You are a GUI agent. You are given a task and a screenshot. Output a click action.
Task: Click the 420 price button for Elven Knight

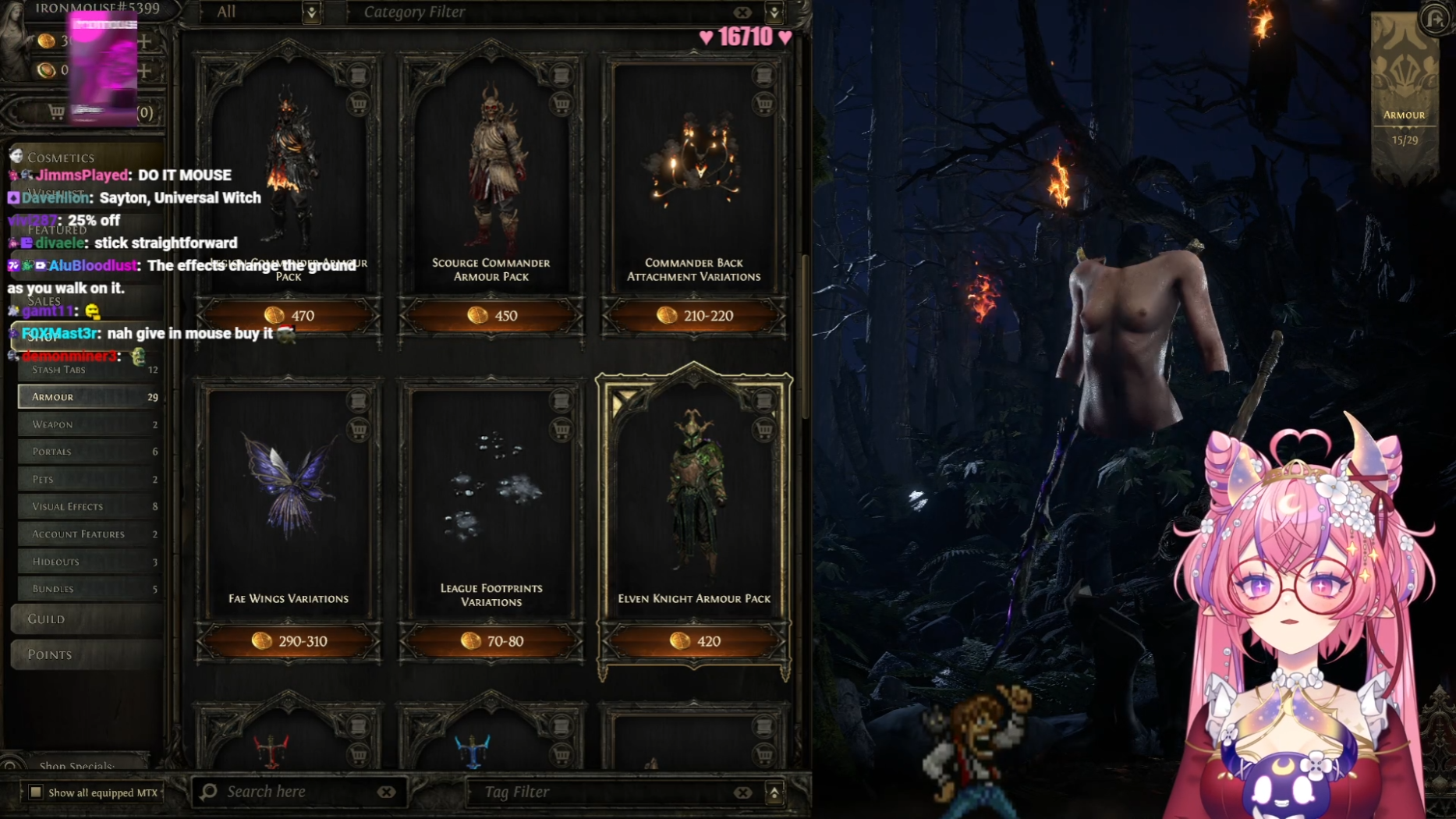click(694, 641)
